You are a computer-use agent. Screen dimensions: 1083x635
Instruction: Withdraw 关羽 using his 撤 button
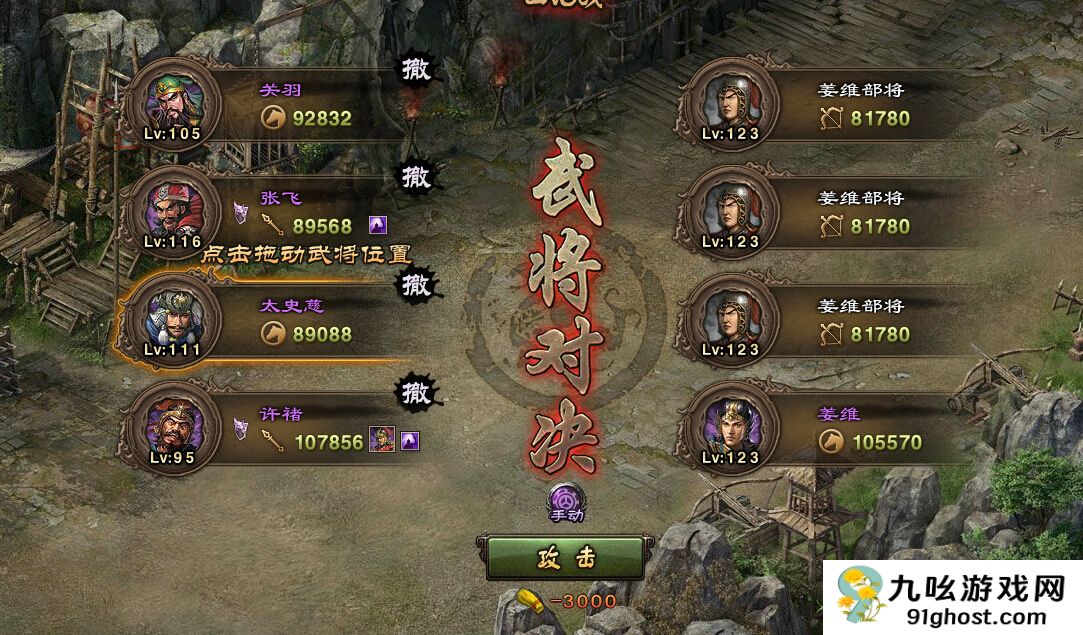(x=416, y=69)
